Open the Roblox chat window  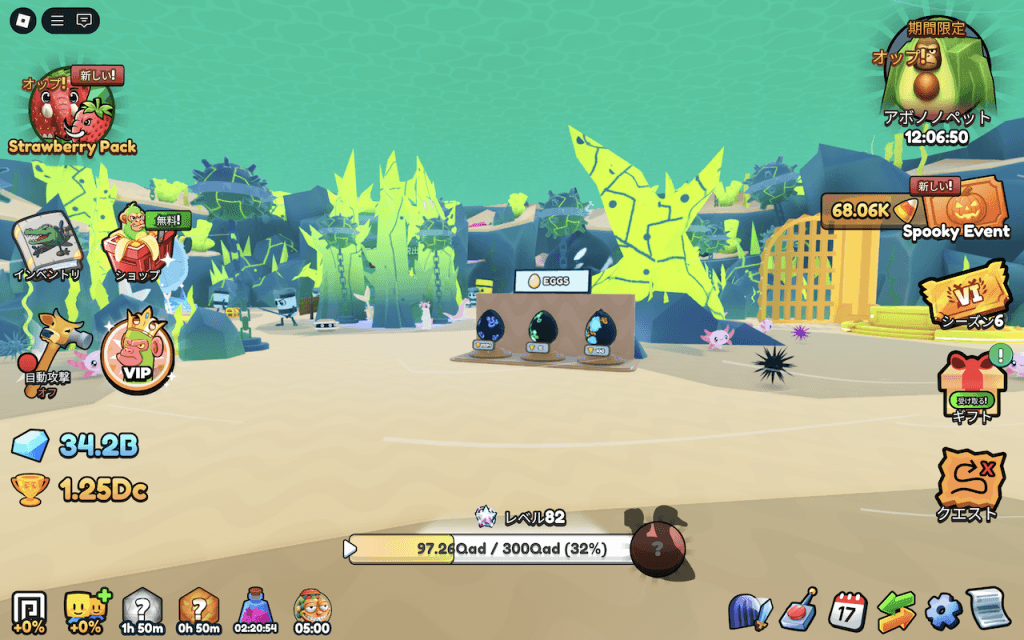point(84,20)
